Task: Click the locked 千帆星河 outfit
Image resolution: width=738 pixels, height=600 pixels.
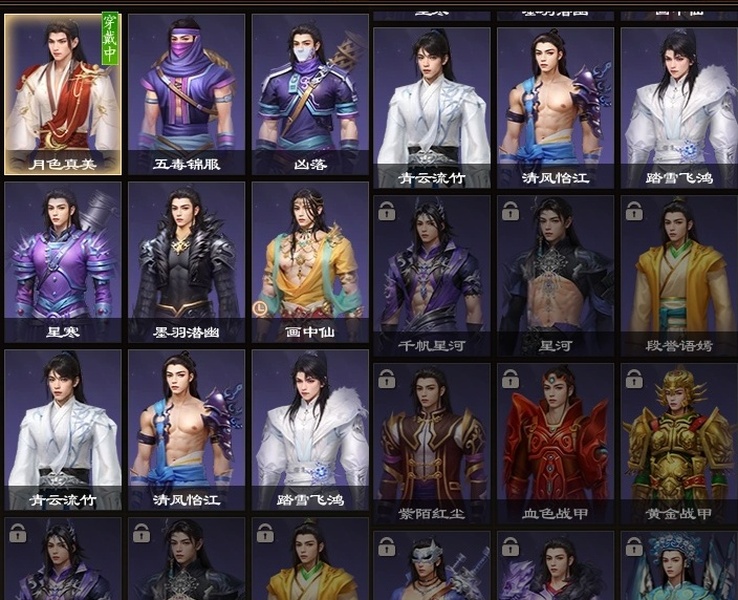Action: point(432,276)
